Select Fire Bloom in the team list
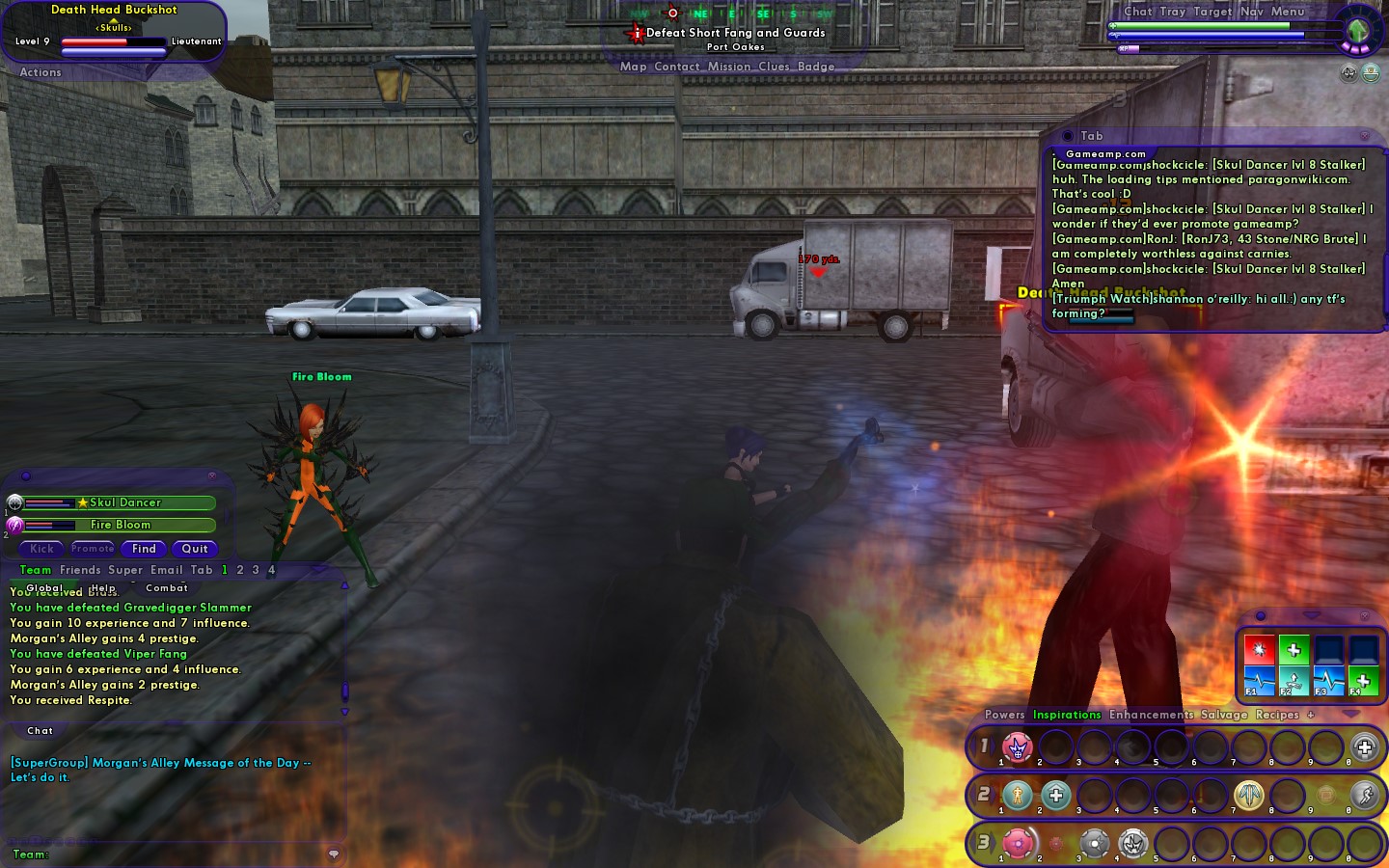This screenshot has height=868, width=1389. pyautogui.click(x=121, y=525)
